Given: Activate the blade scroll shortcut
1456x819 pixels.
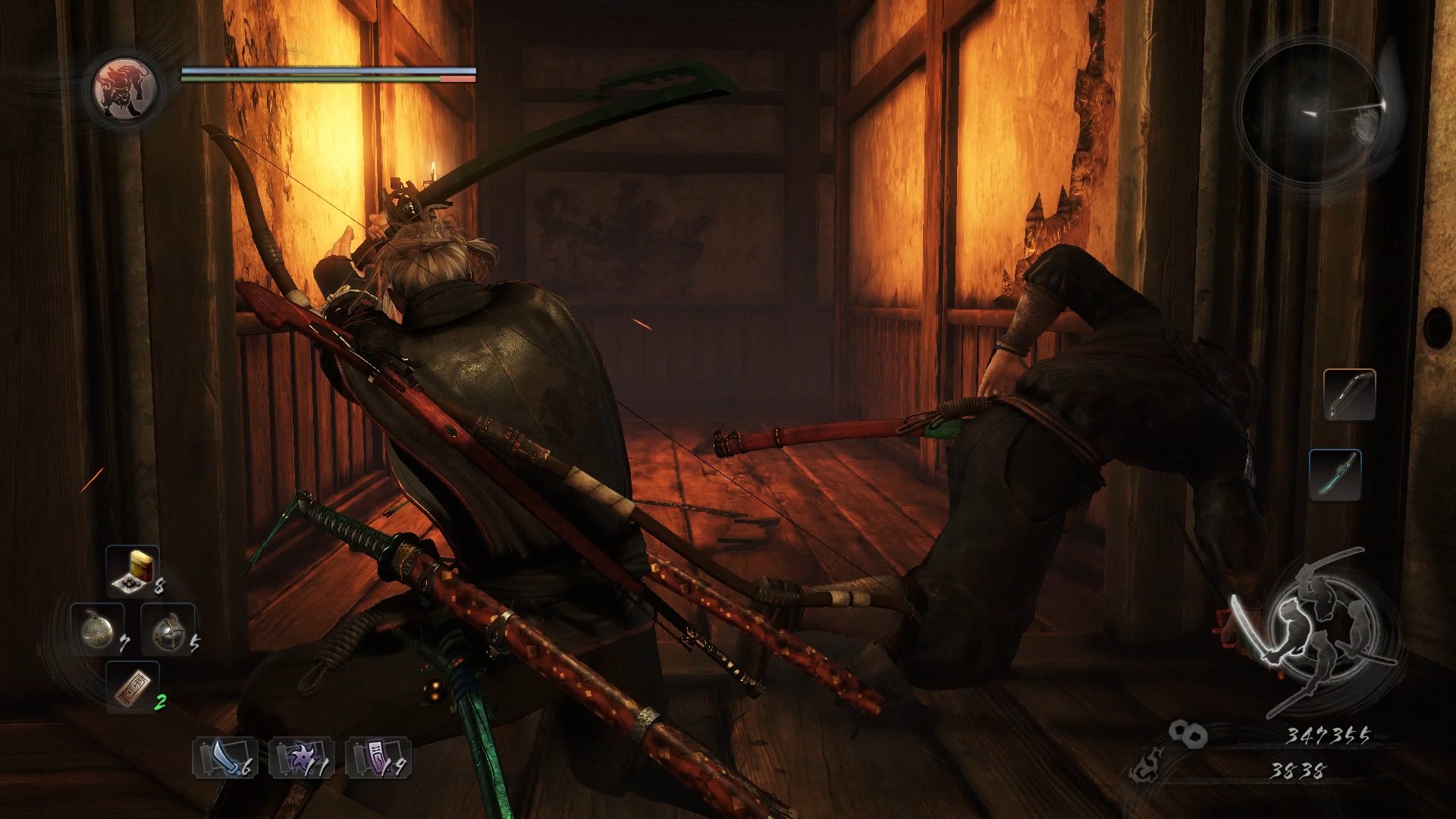Looking at the screenshot, I should click(225, 758).
